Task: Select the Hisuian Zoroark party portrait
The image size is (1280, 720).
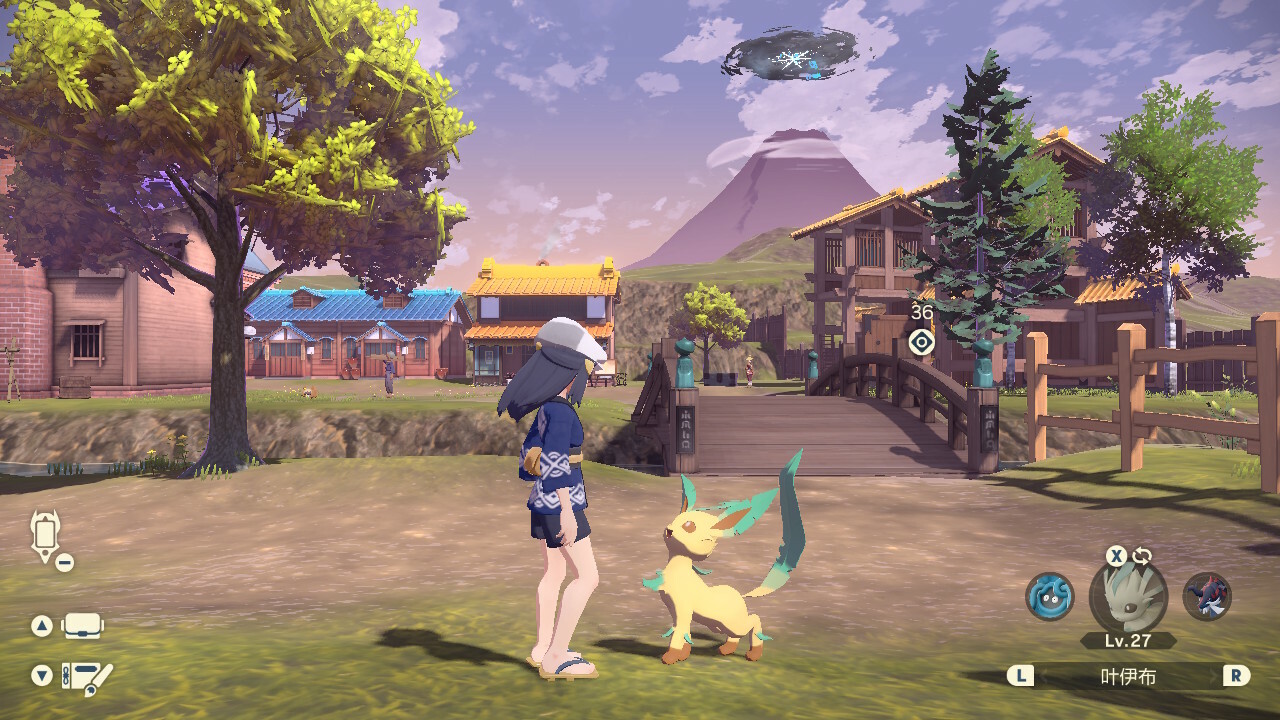Action: pyautogui.click(x=1206, y=596)
